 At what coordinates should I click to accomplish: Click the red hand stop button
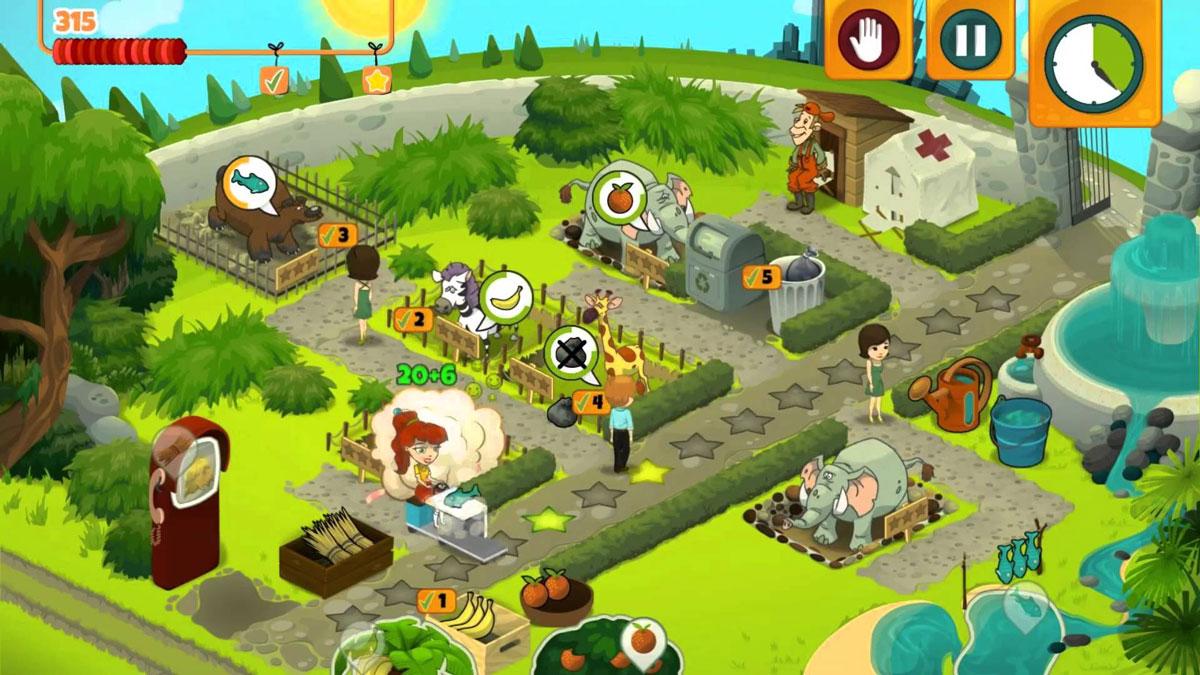868,39
